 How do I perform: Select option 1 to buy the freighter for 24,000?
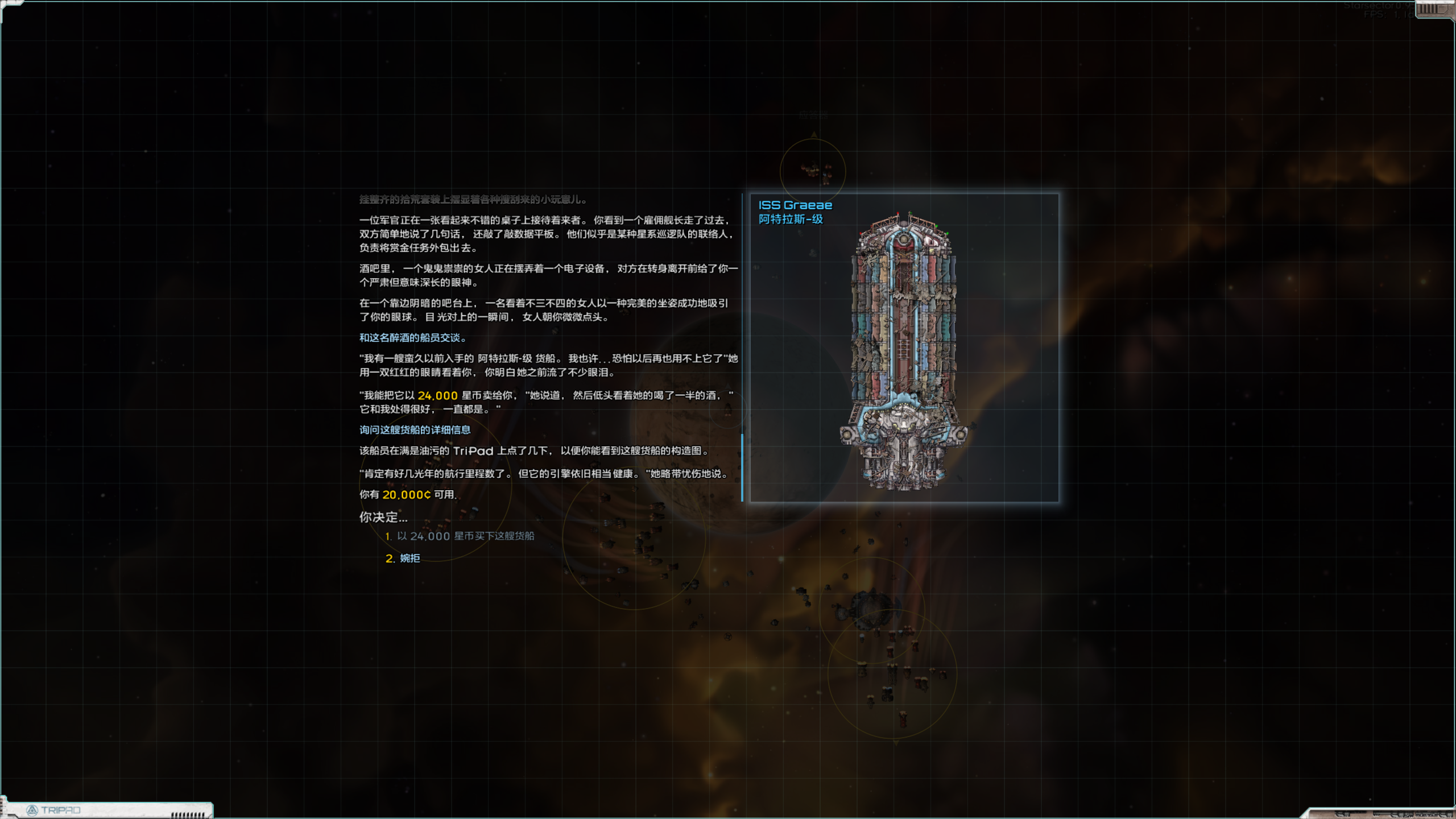(461, 535)
